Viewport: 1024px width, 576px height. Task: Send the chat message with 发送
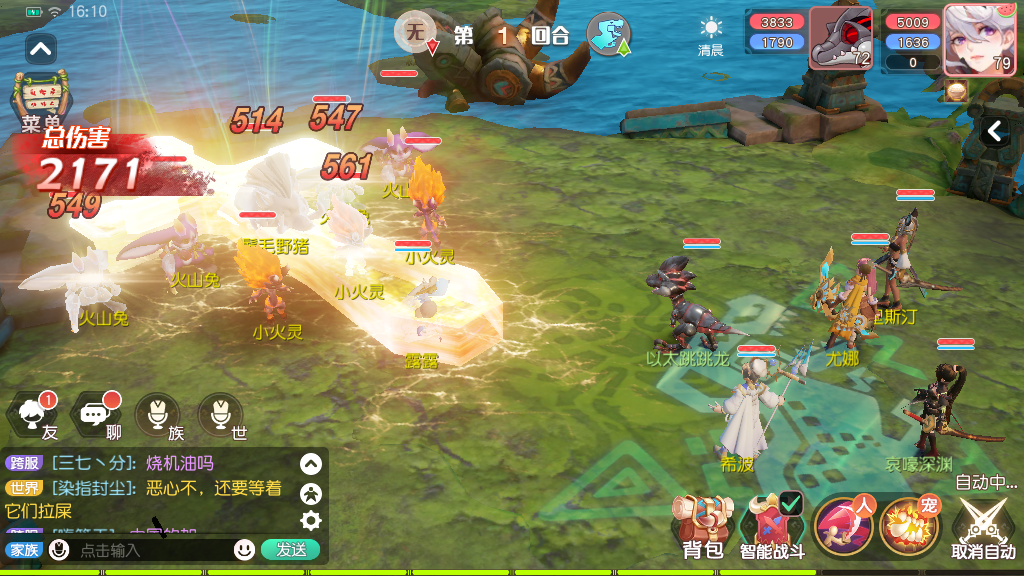click(x=291, y=549)
